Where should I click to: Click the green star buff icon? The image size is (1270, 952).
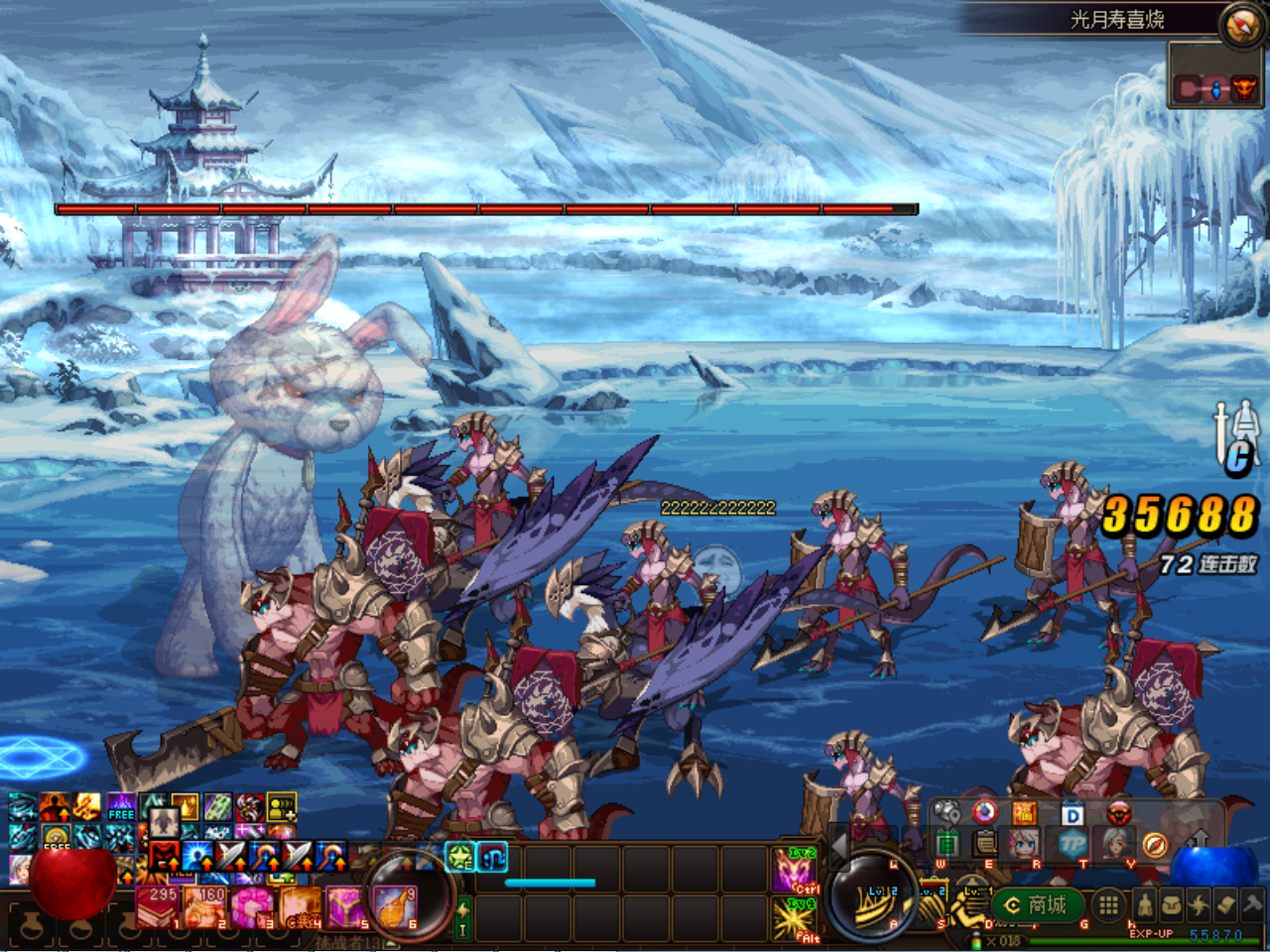pyautogui.click(x=458, y=856)
